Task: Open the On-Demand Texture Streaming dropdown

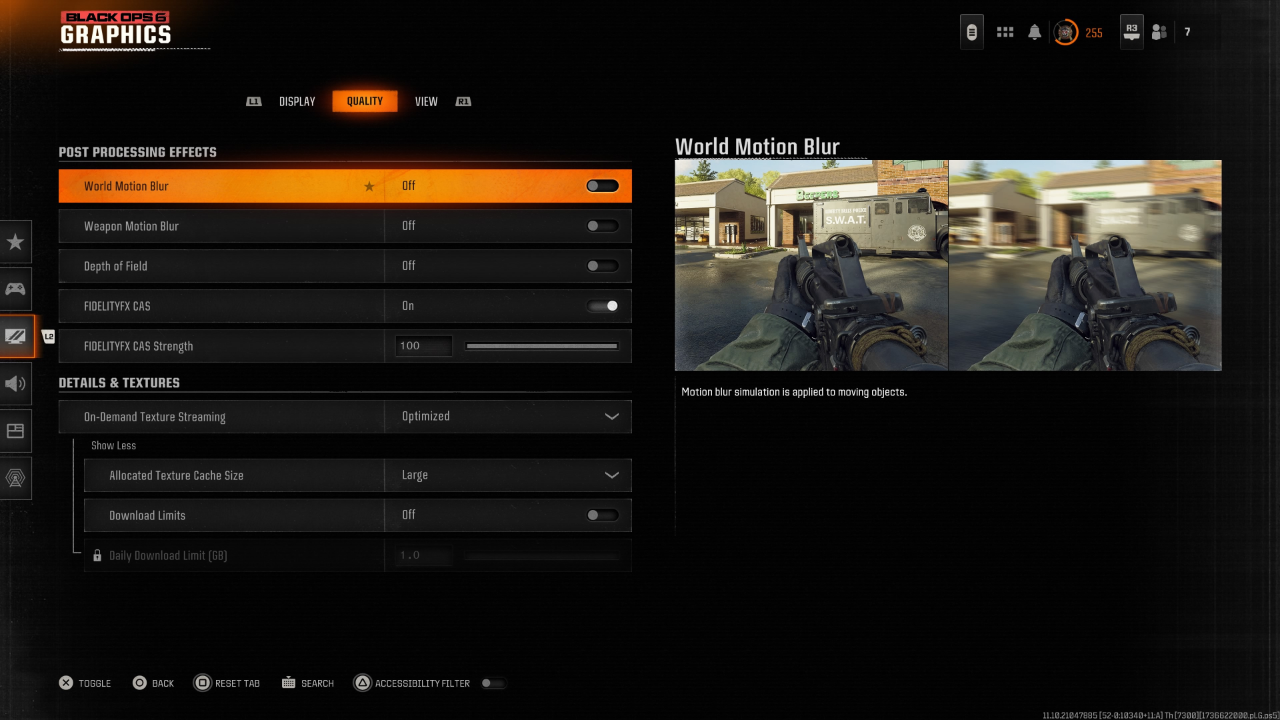Action: click(x=507, y=416)
